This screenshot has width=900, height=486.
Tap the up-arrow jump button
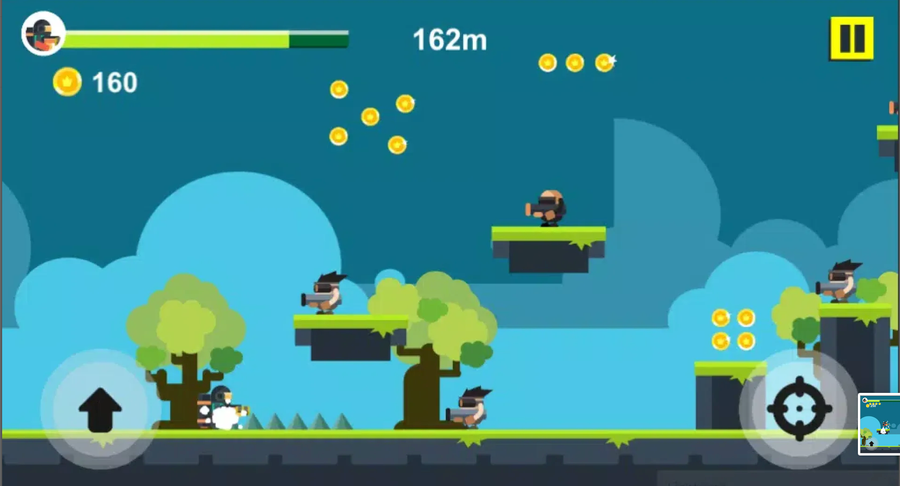(x=100, y=408)
